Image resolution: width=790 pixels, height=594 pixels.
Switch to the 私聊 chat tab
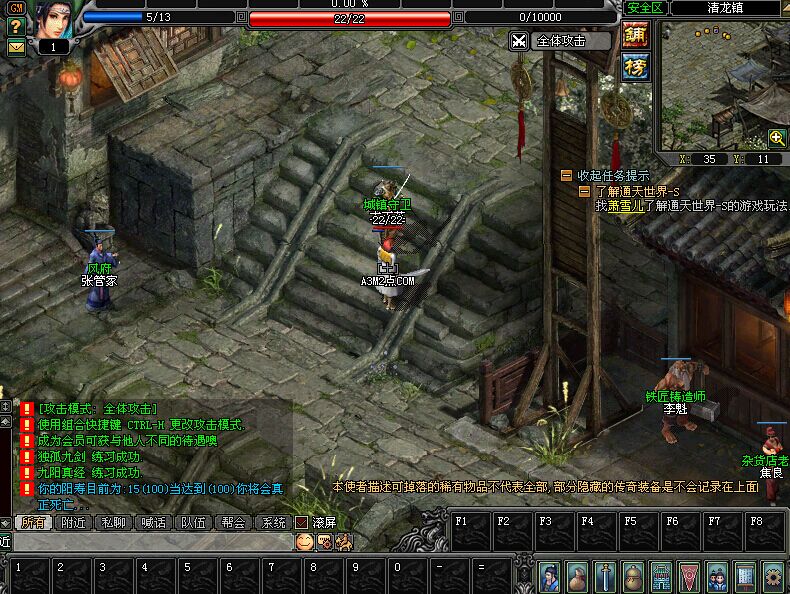112,522
